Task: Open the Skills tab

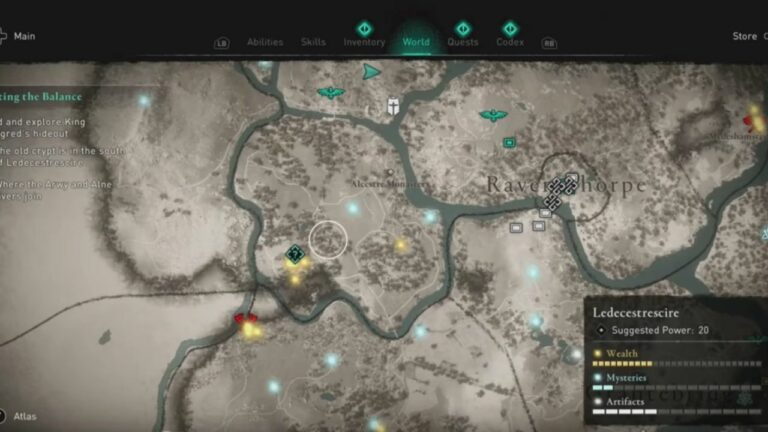Action: point(313,42)
